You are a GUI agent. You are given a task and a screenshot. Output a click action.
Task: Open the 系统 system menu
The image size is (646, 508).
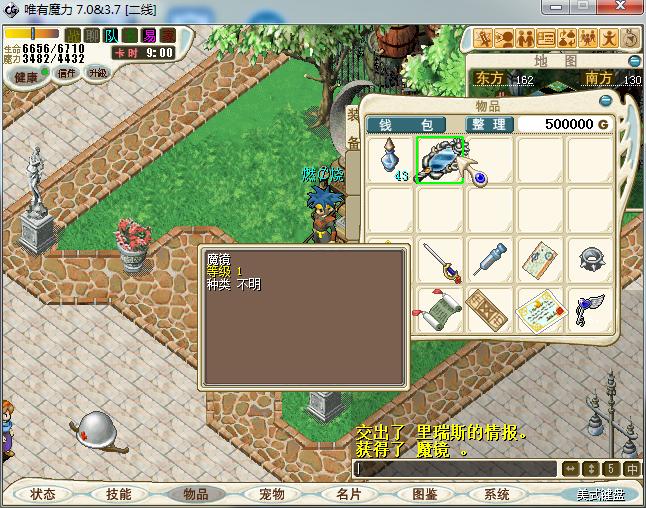(497, 494)
